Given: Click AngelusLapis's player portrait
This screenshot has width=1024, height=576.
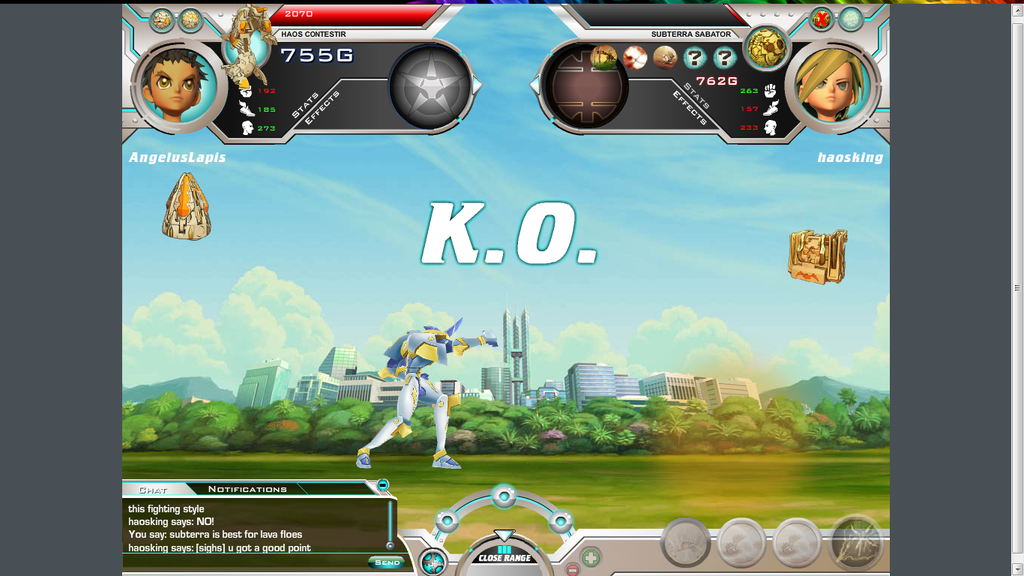Looking at the screenshot, I should point(177,87).
